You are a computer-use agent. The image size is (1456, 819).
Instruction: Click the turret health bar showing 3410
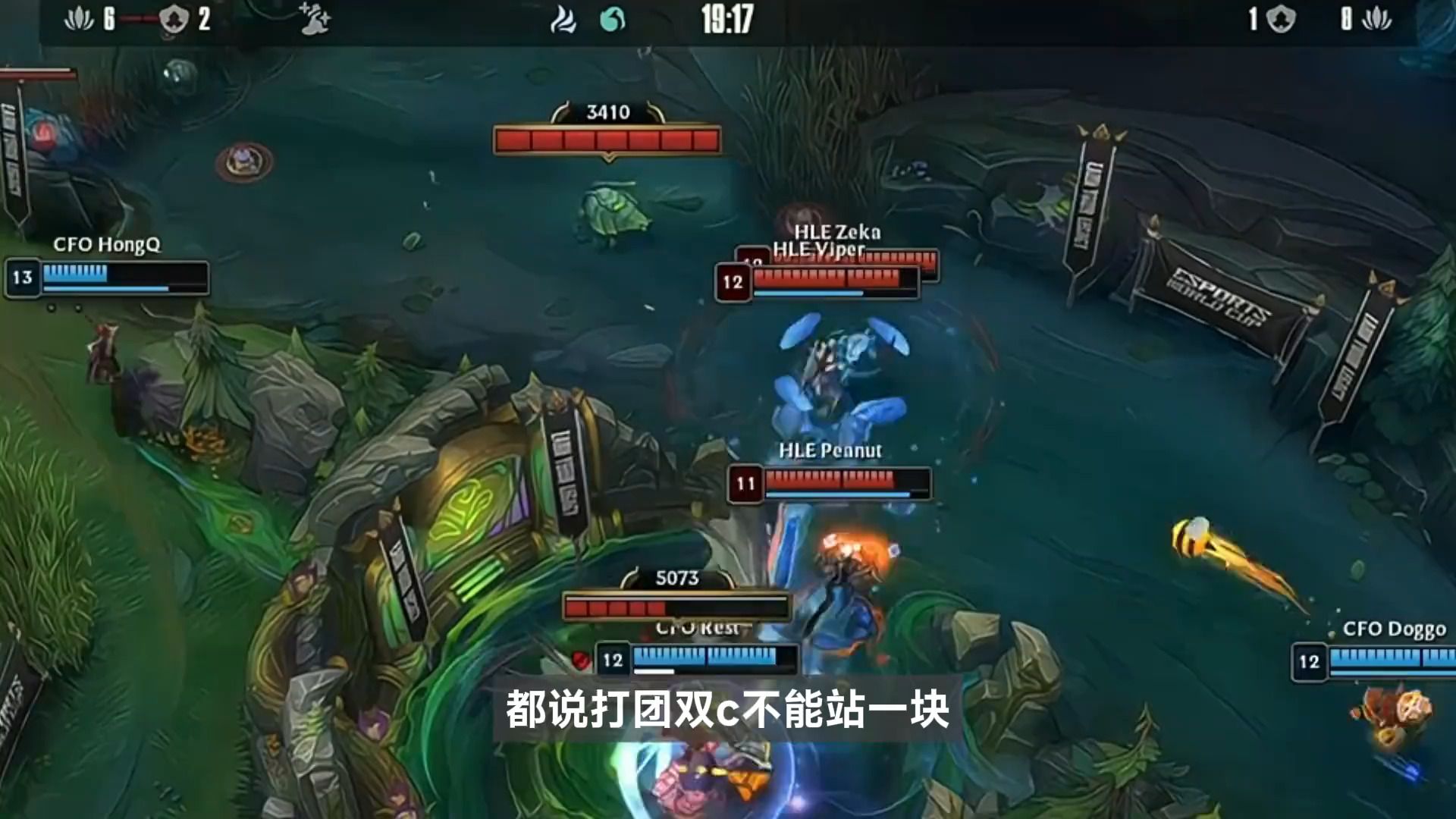click(607, 137)
